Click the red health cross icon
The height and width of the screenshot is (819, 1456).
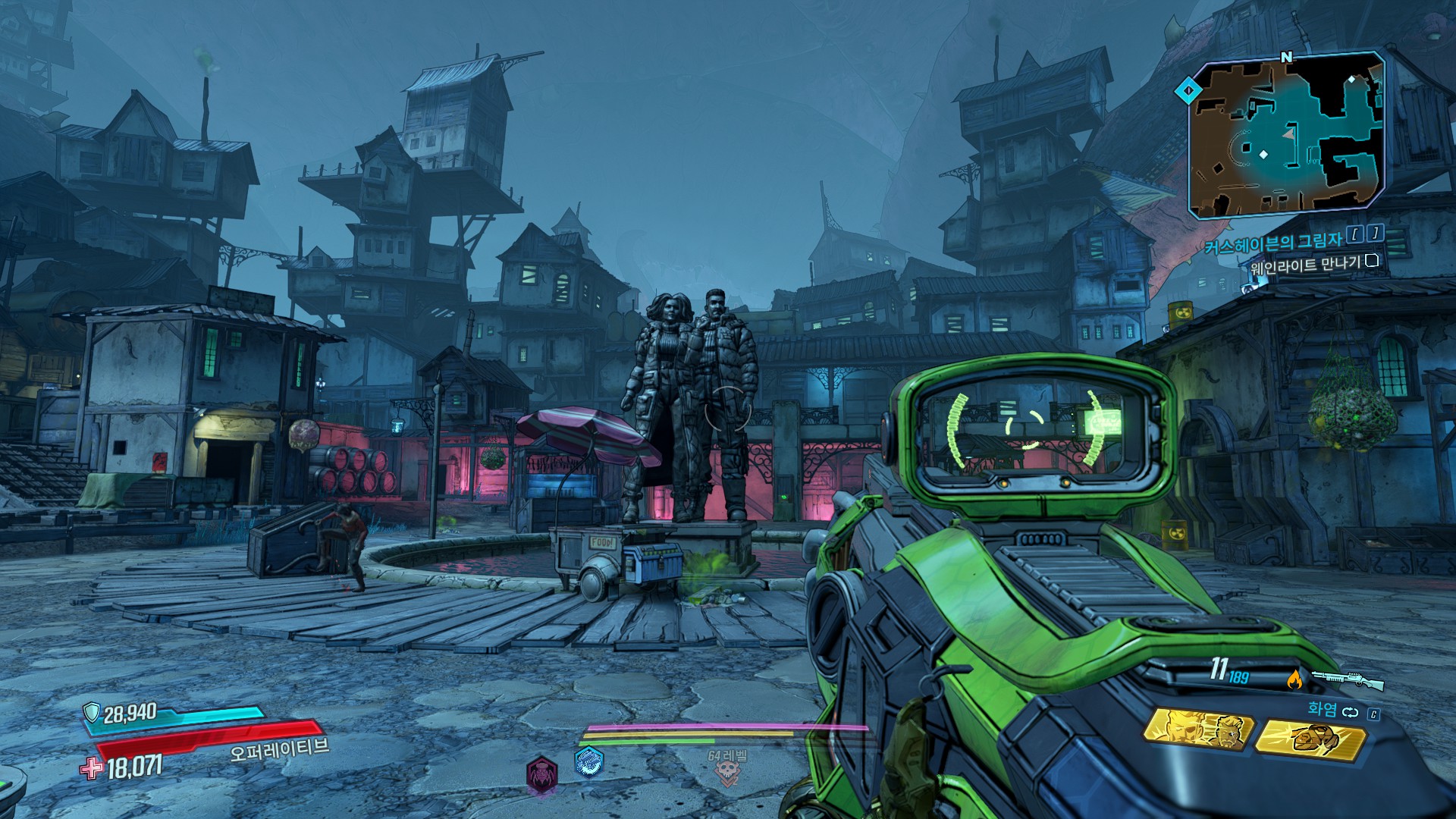[92, 768]
